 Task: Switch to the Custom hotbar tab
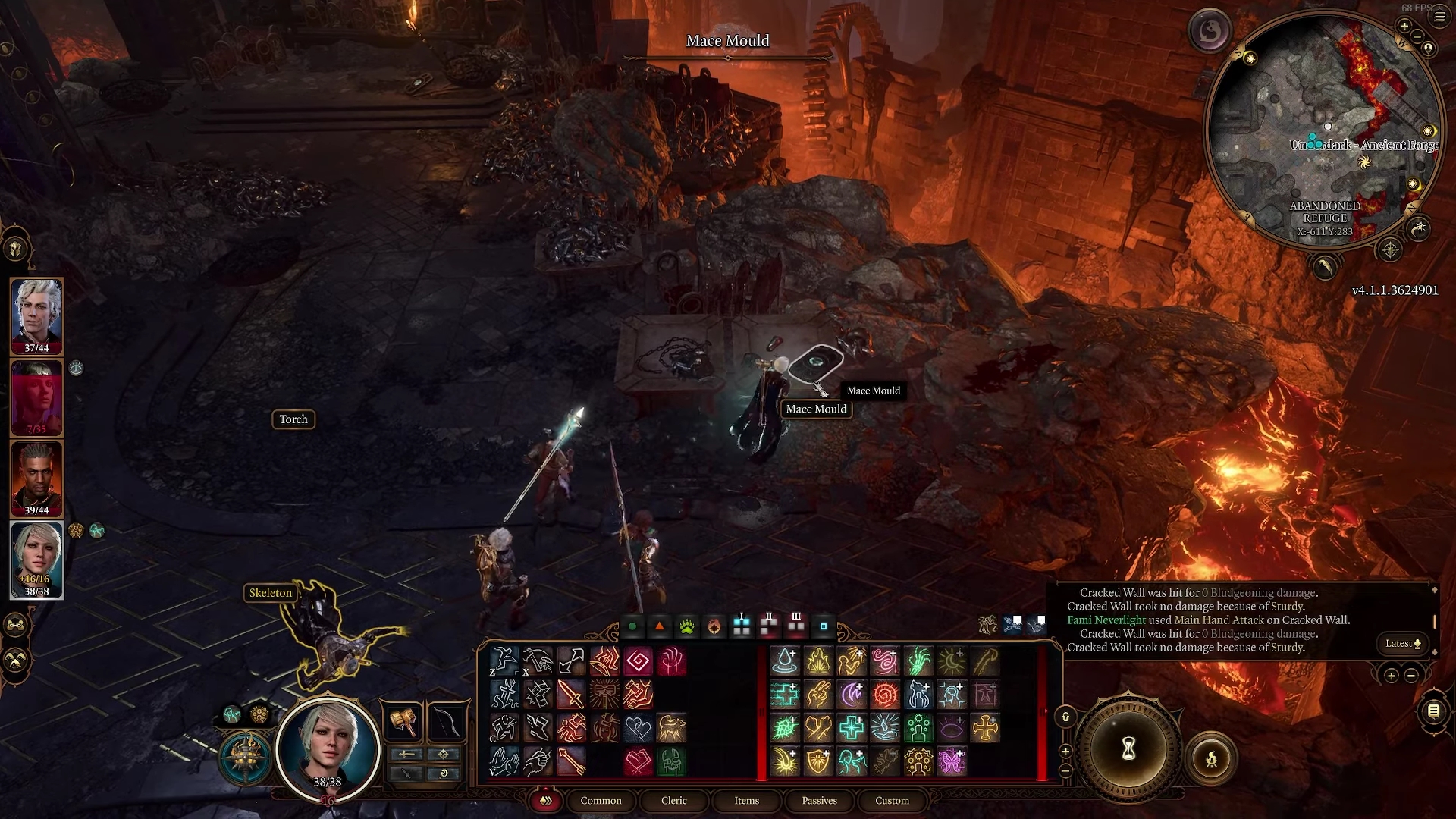tap(892, 801)
